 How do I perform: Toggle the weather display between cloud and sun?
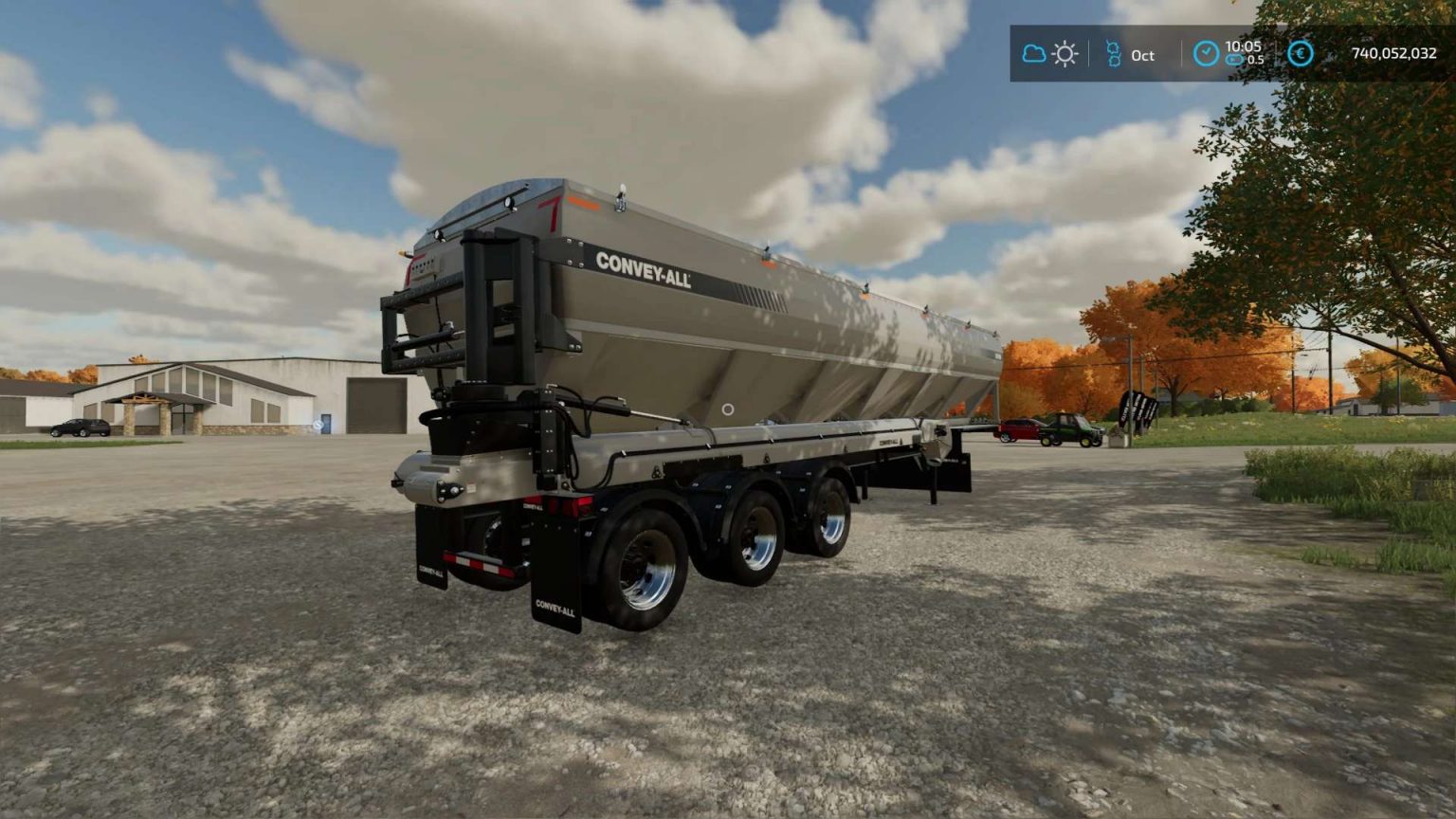click(1048, 54)
